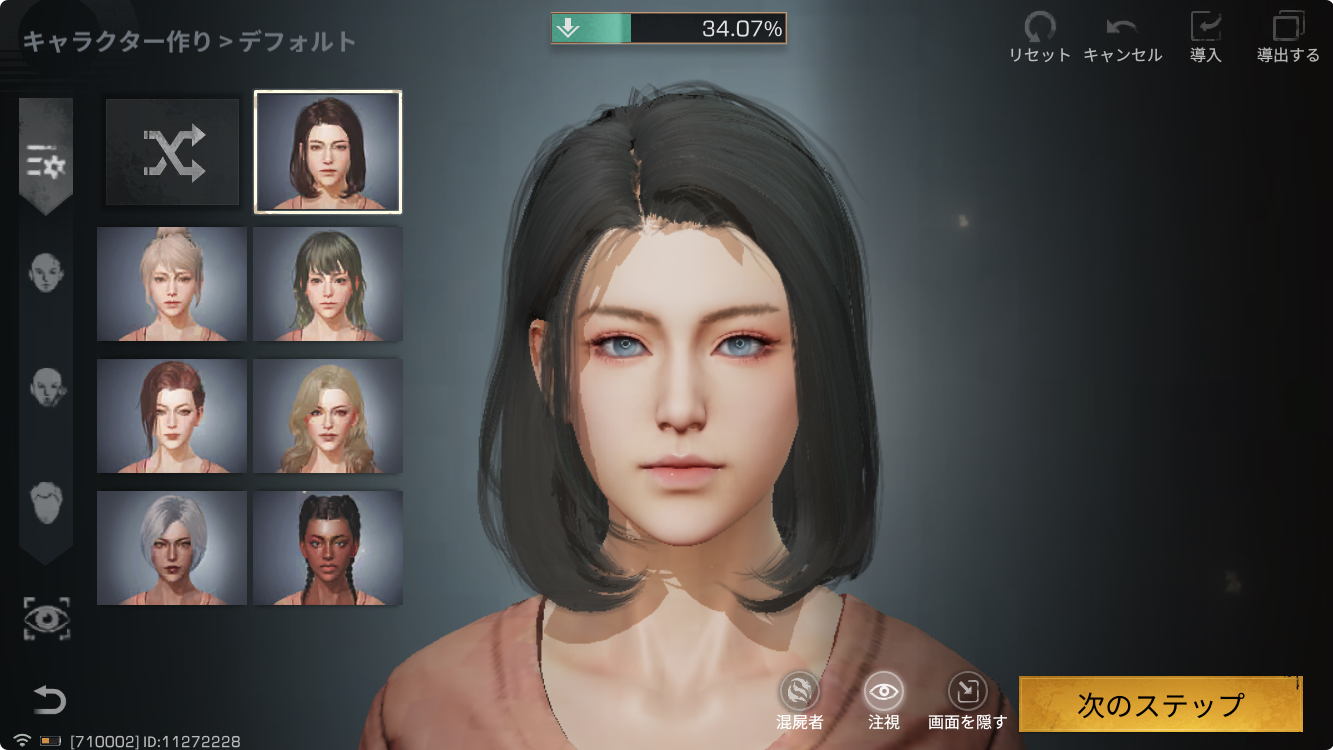Viewport: 1333px width, 750px height.
Task: Toggle the 注視 eye gaze button
Action: click(x=884, y=699)
